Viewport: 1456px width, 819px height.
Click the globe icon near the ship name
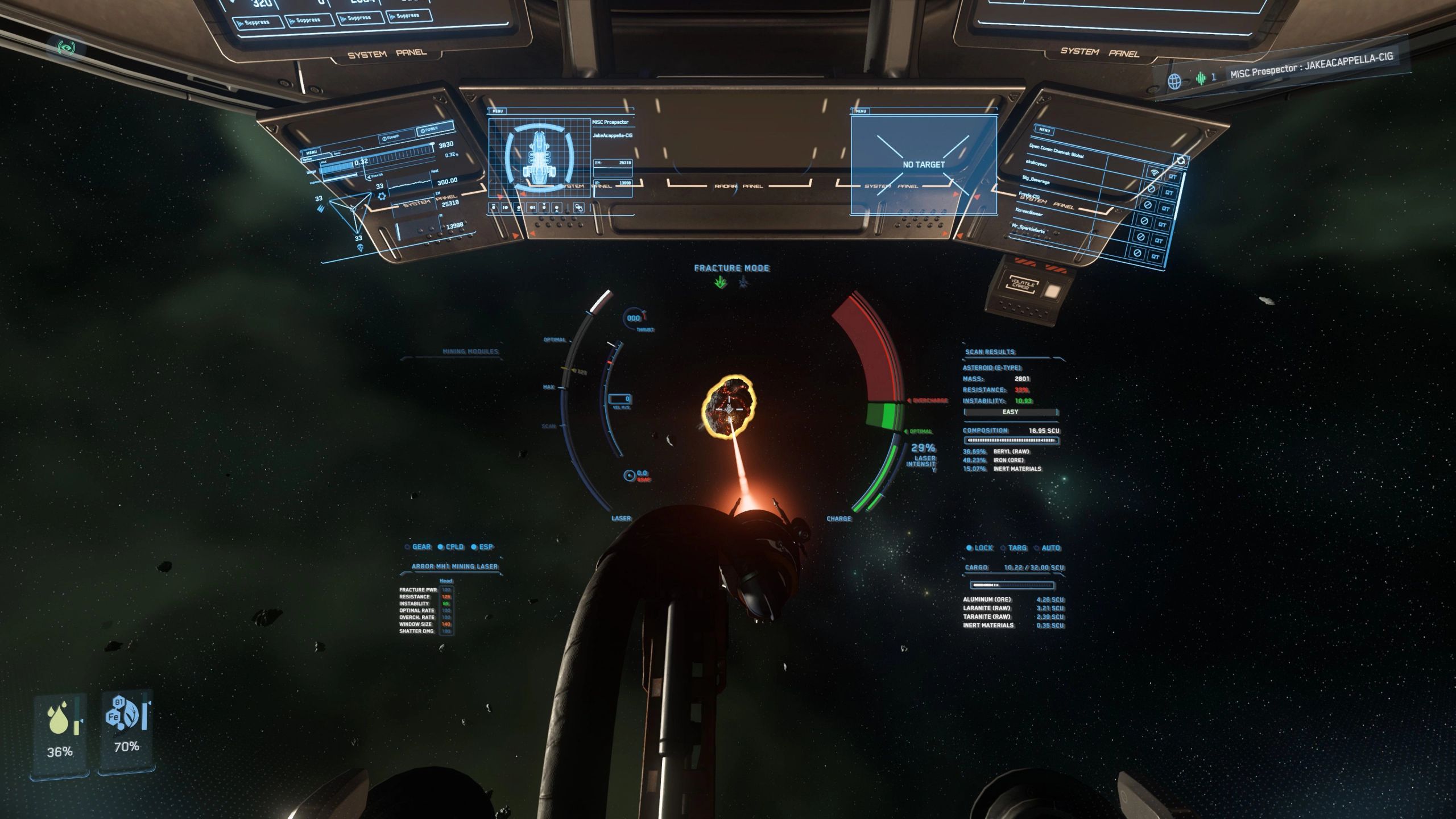pos(1174,81)
